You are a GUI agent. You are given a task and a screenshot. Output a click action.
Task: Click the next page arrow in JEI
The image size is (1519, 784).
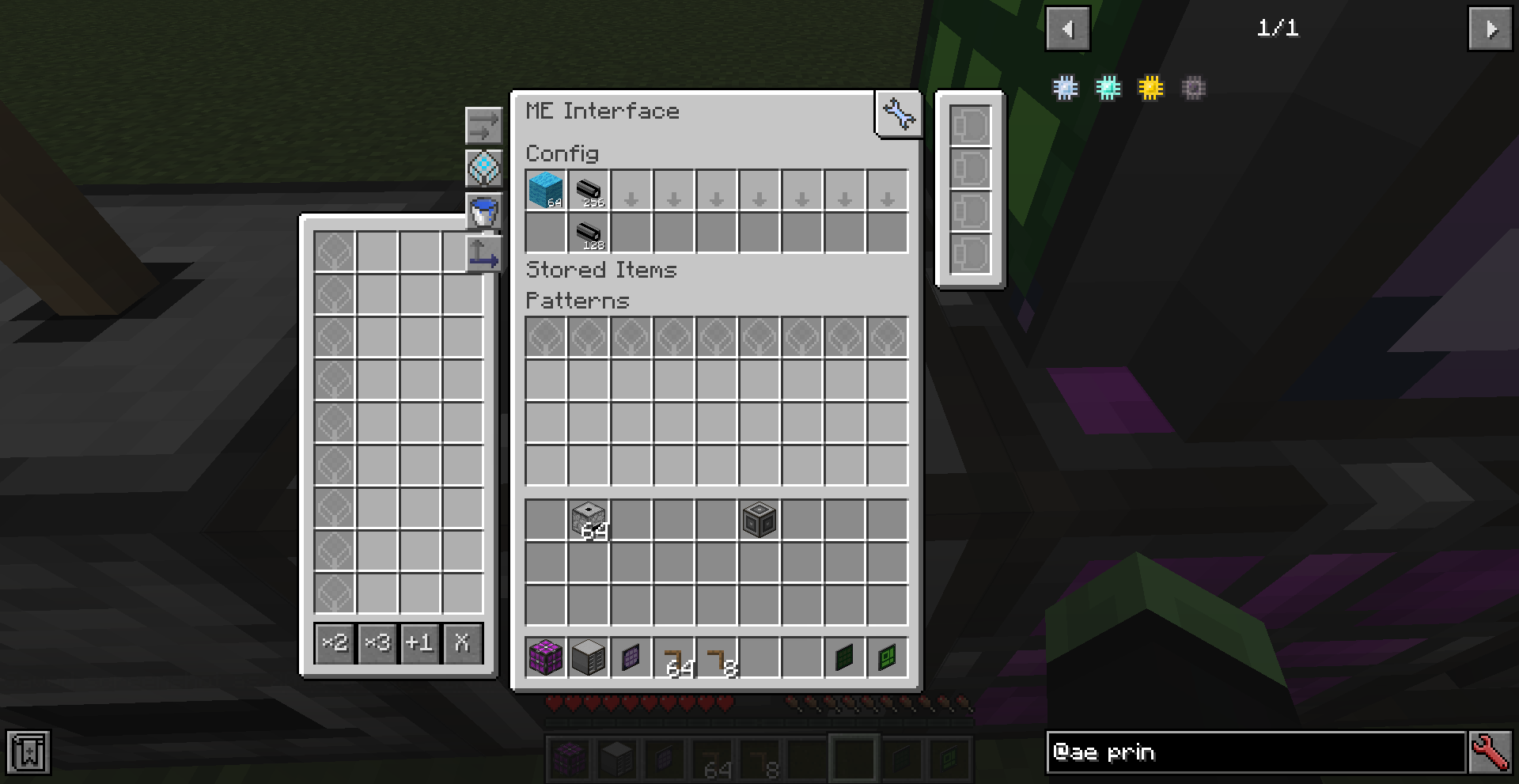click(x=1492, y=28)
